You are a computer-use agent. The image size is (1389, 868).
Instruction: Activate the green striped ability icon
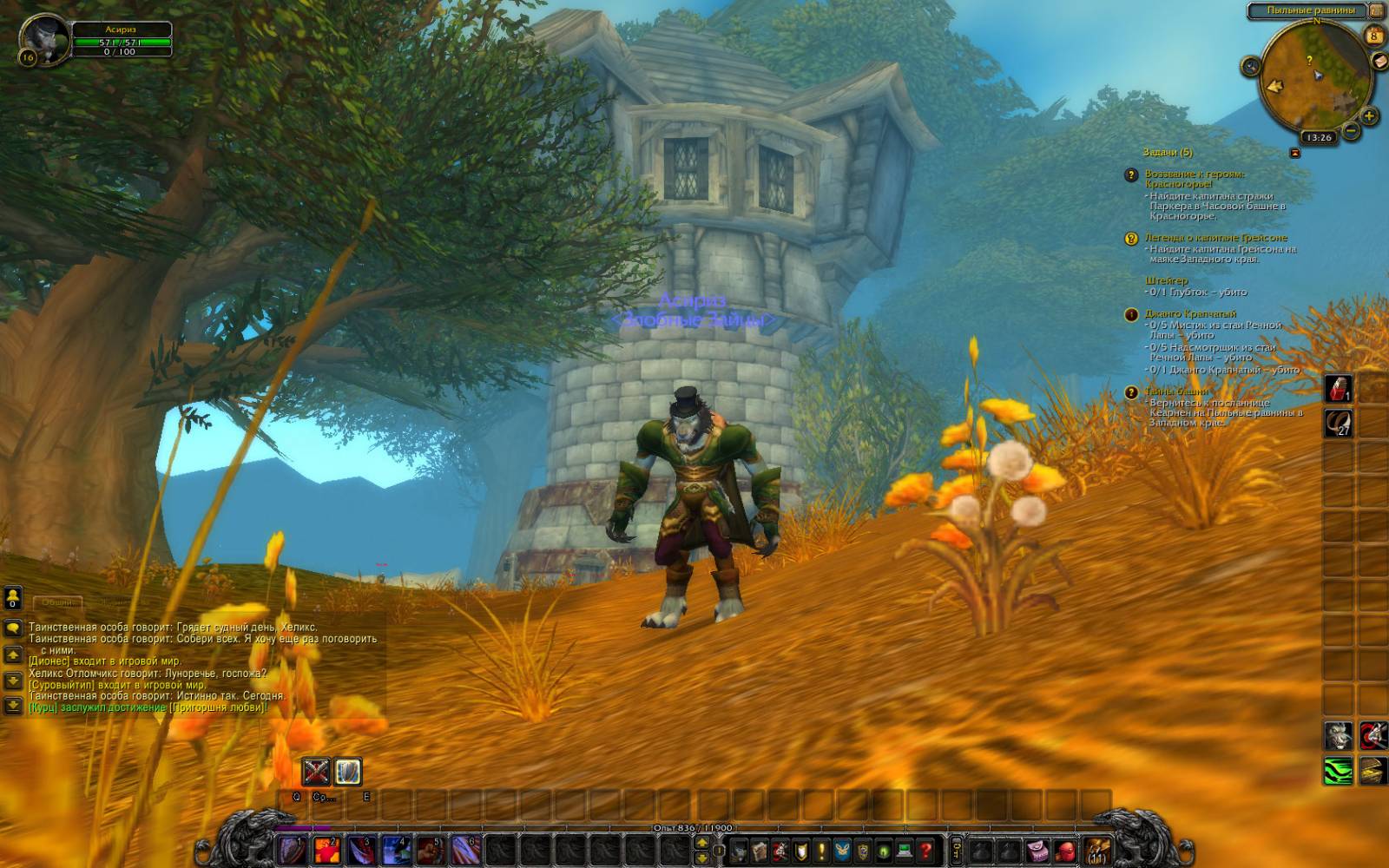point(1338,770)
